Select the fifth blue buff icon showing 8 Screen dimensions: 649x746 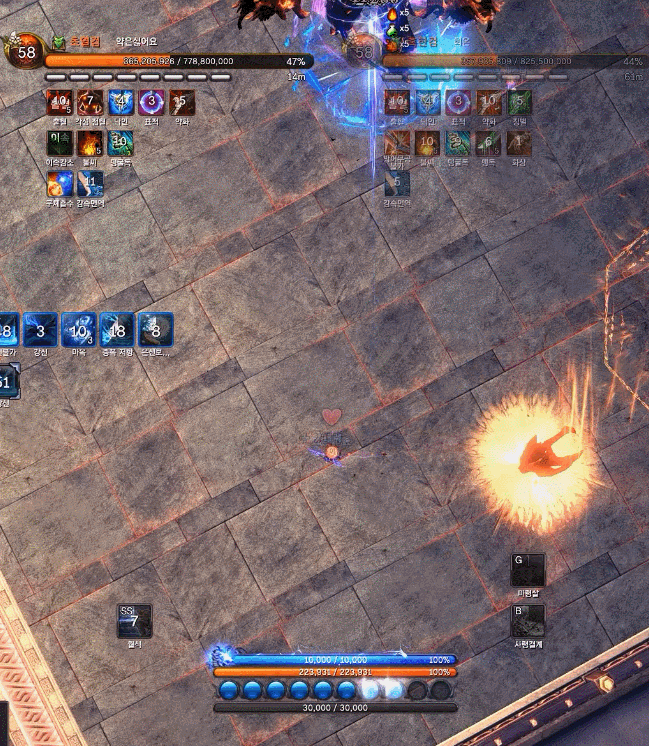[x=156, y=330]
